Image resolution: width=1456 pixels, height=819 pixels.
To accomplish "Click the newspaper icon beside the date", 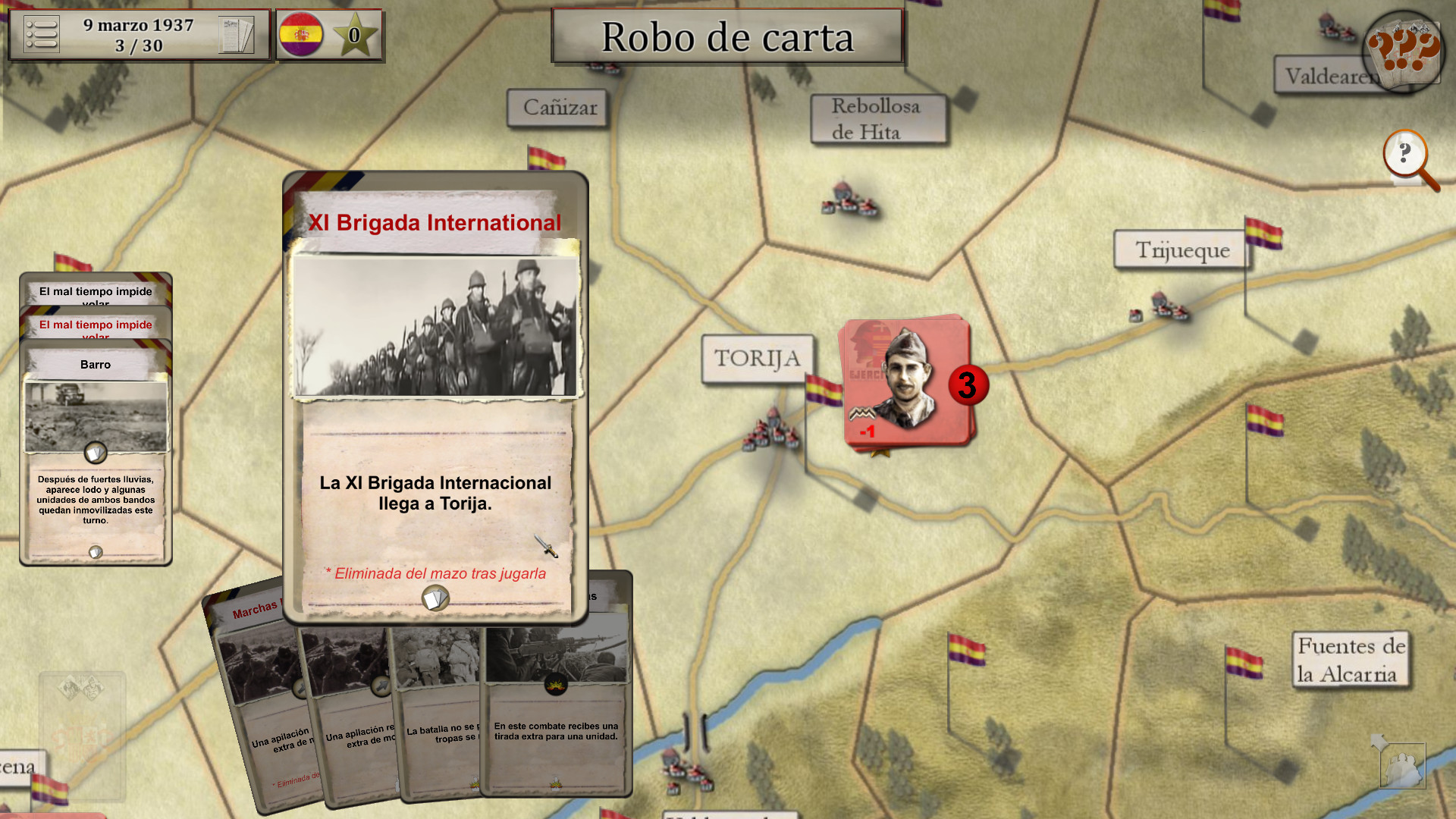I will 238,33.
